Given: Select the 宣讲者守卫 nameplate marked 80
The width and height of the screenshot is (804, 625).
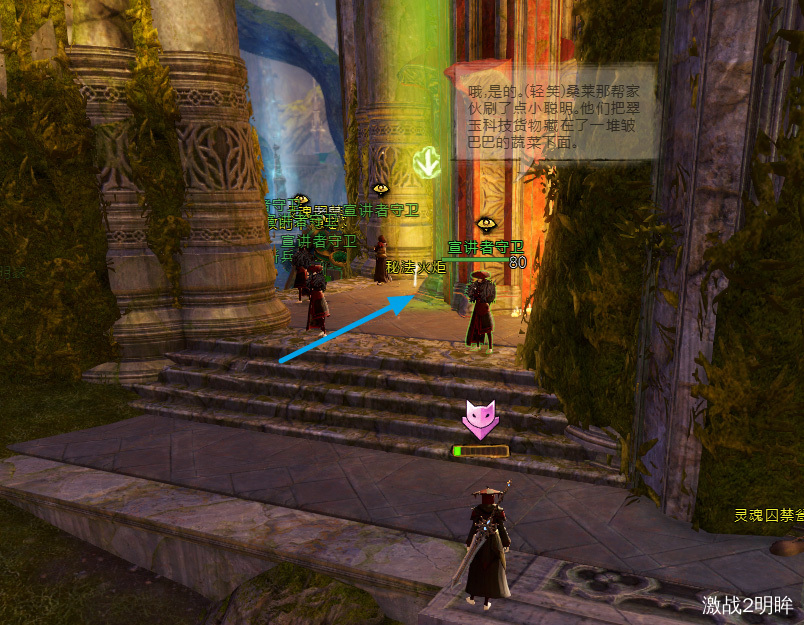Looking at the screenshot, I should pos(485,247).
